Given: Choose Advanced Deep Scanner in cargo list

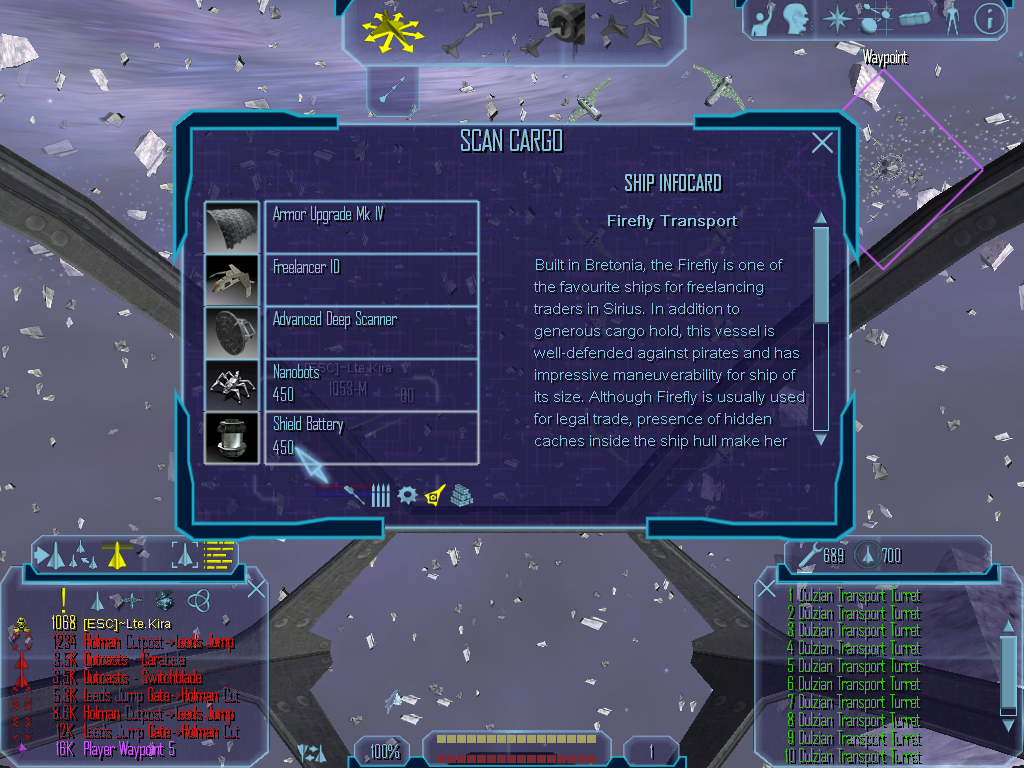Looking at the screenshot, I should tap(371, 331).
